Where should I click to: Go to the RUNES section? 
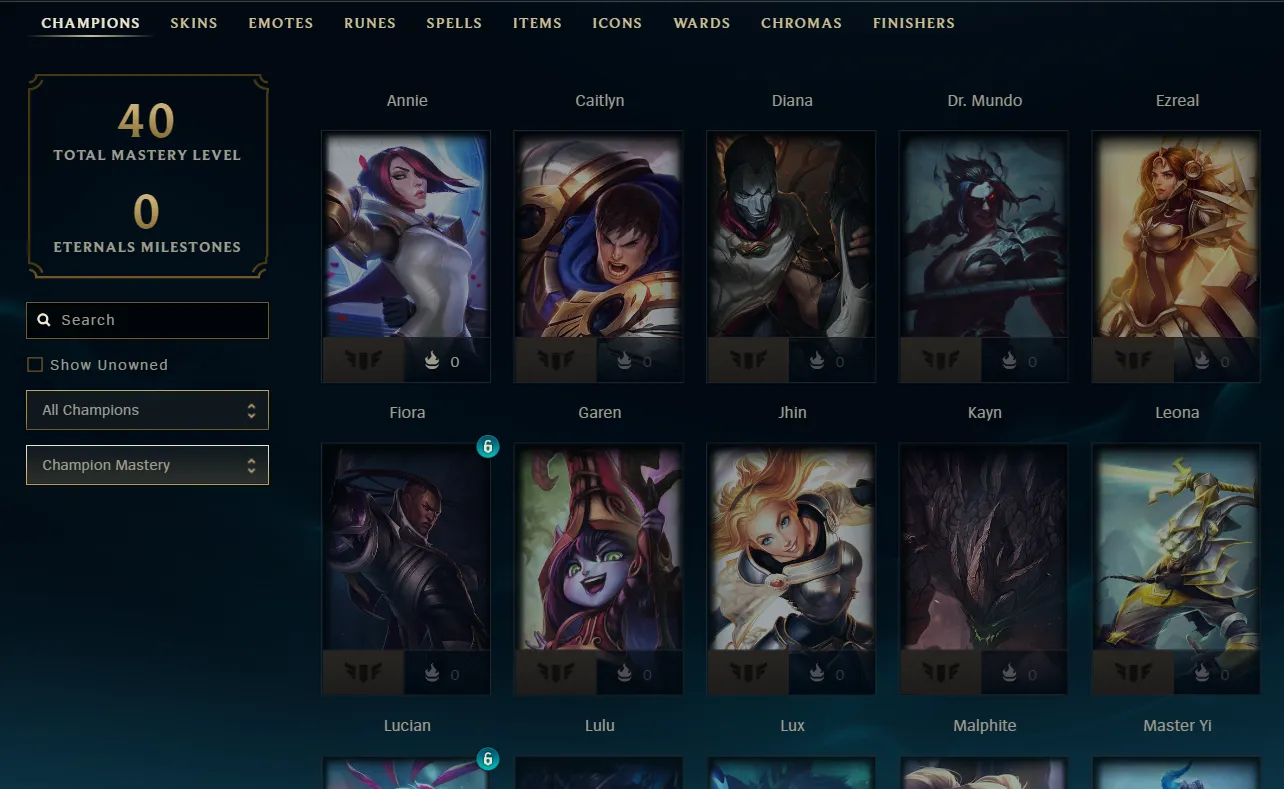[x=369, y=23]
